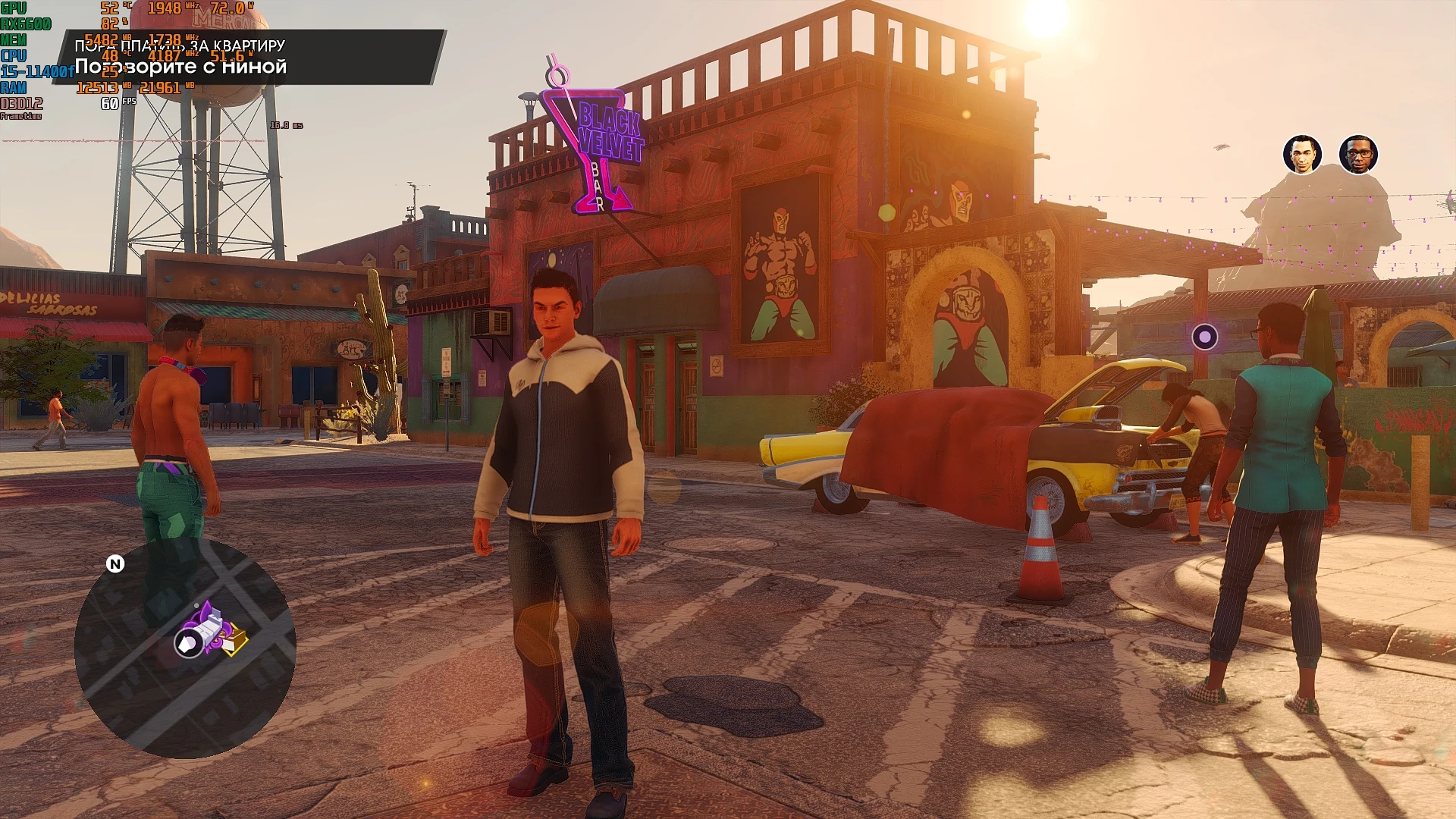This screenshot has width=1456, height=819.
Task: Click the gold cash crate icon on the minimap
Action: (237, 641)
